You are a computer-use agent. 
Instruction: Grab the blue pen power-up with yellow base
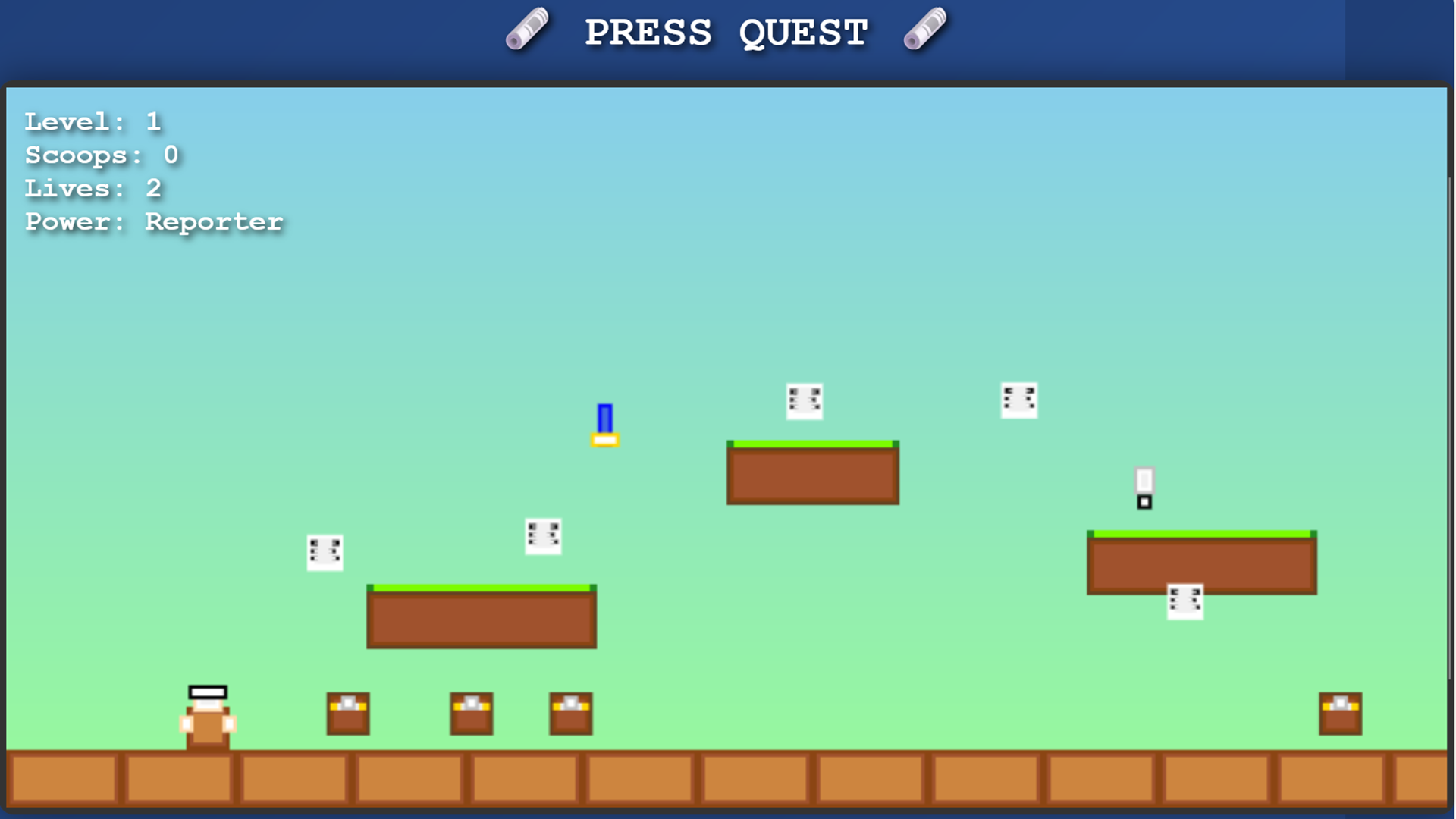[x=605, y=426]
